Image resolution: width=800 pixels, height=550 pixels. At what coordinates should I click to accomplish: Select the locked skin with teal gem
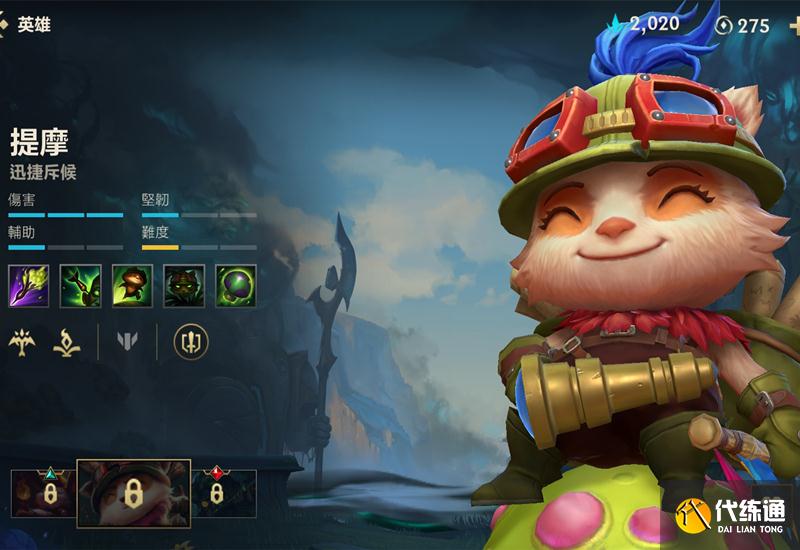(44, 493)
